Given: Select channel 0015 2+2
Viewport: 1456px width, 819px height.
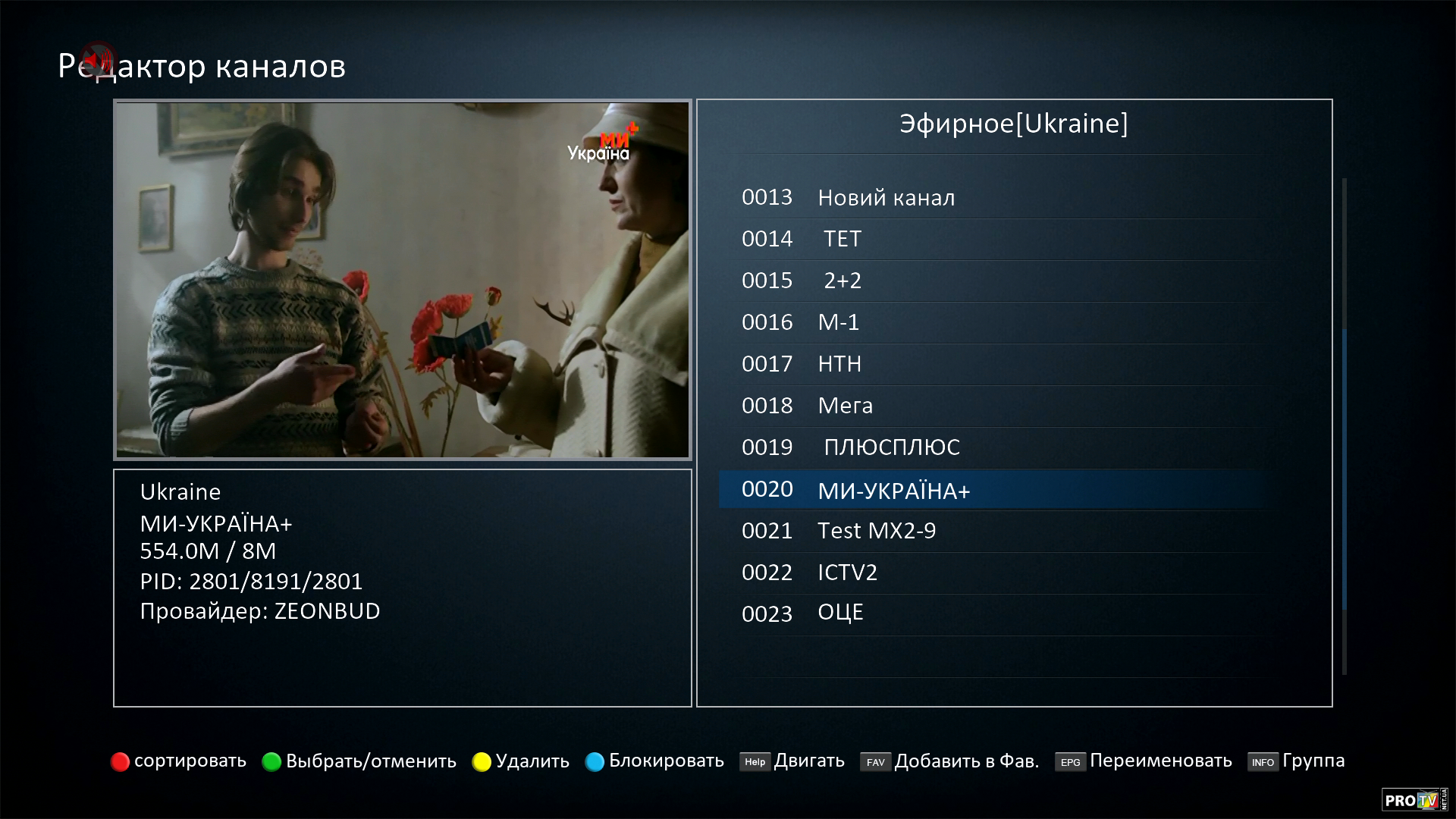Looking at the screenshot, I should click(x=842, y=281).
